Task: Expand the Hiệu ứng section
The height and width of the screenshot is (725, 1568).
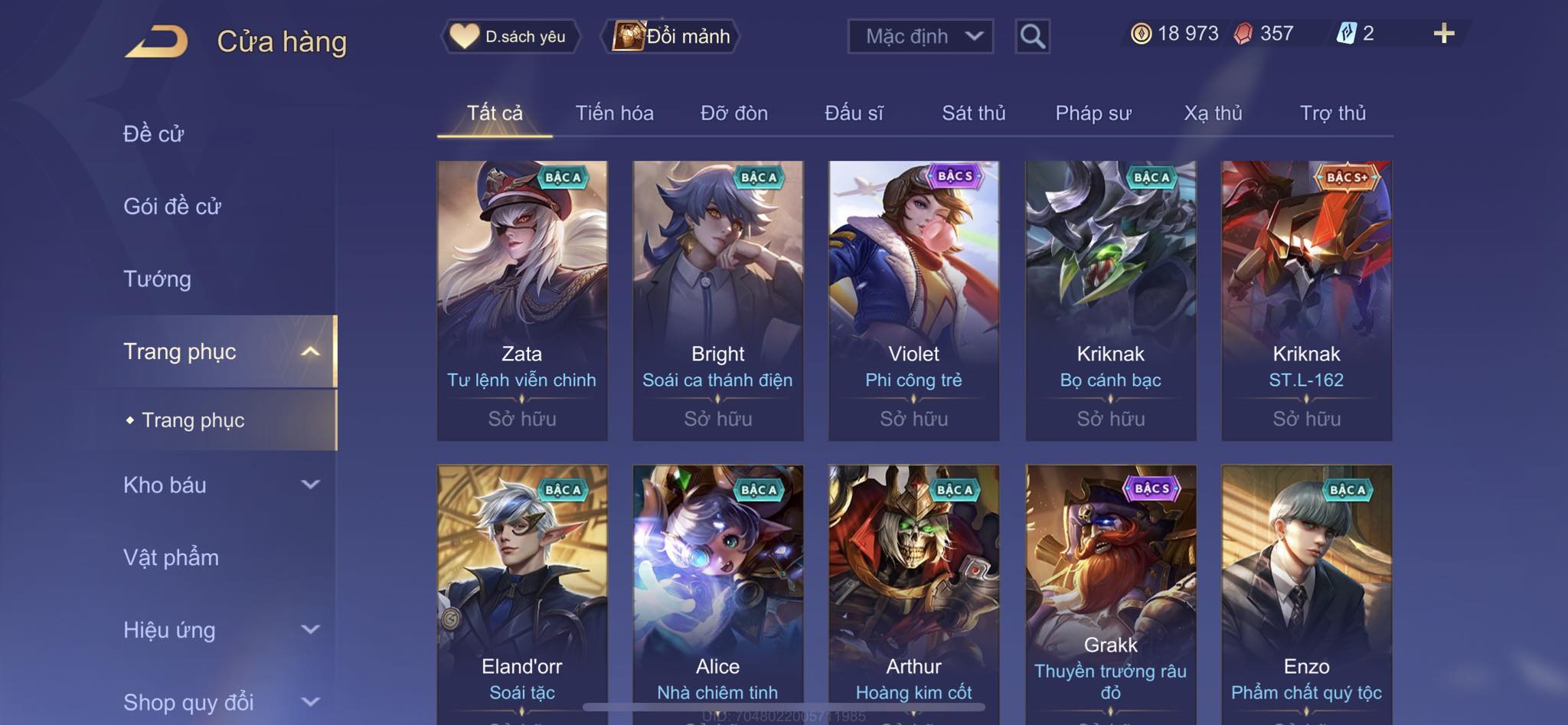Action: point(220,630)
